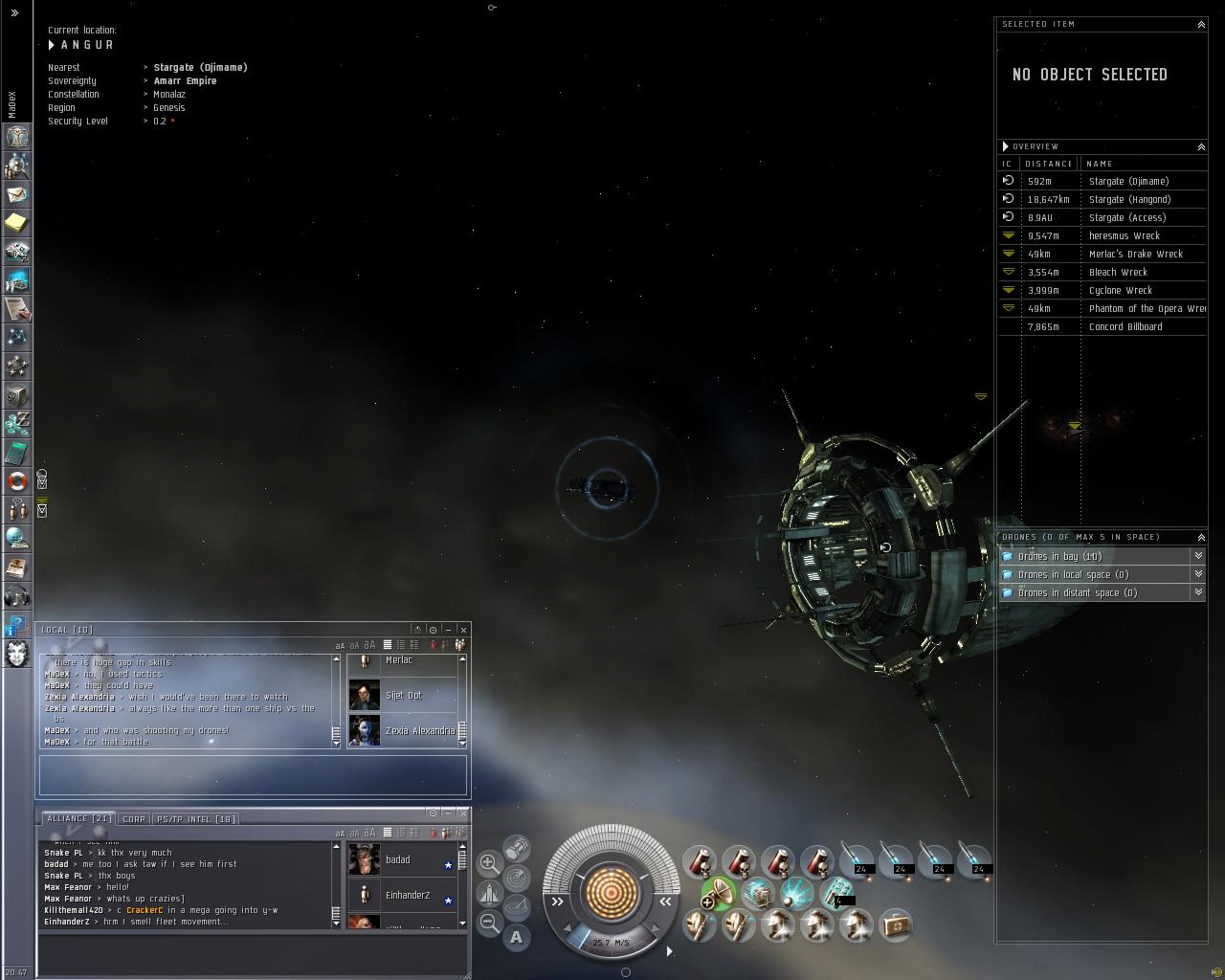The height and width of the screenshot is (980, 1225).
Task: Select Merlac's Drake Wreck entry
Action: coord(1135,254)
